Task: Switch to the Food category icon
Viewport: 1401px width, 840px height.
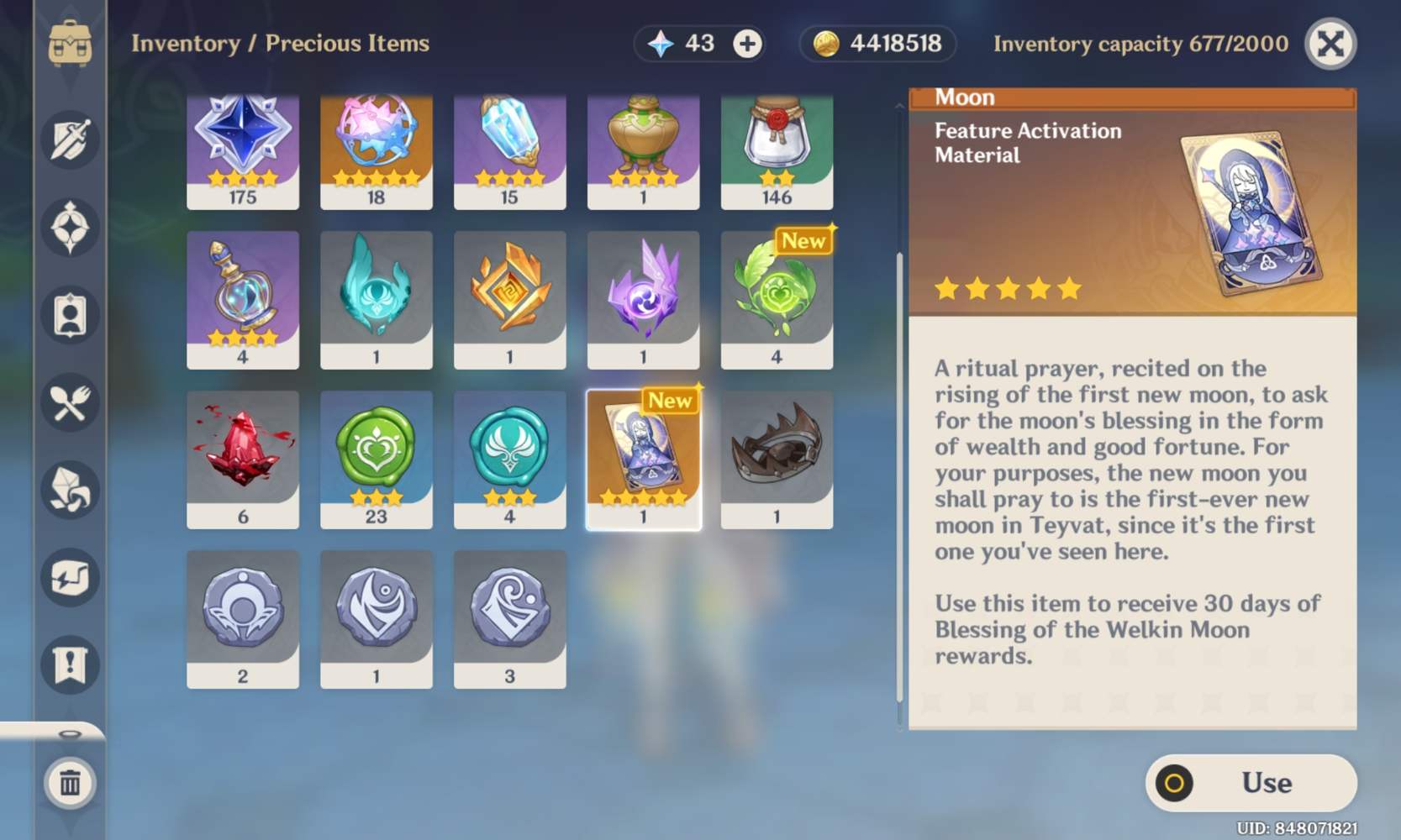Action: (71, 403)
